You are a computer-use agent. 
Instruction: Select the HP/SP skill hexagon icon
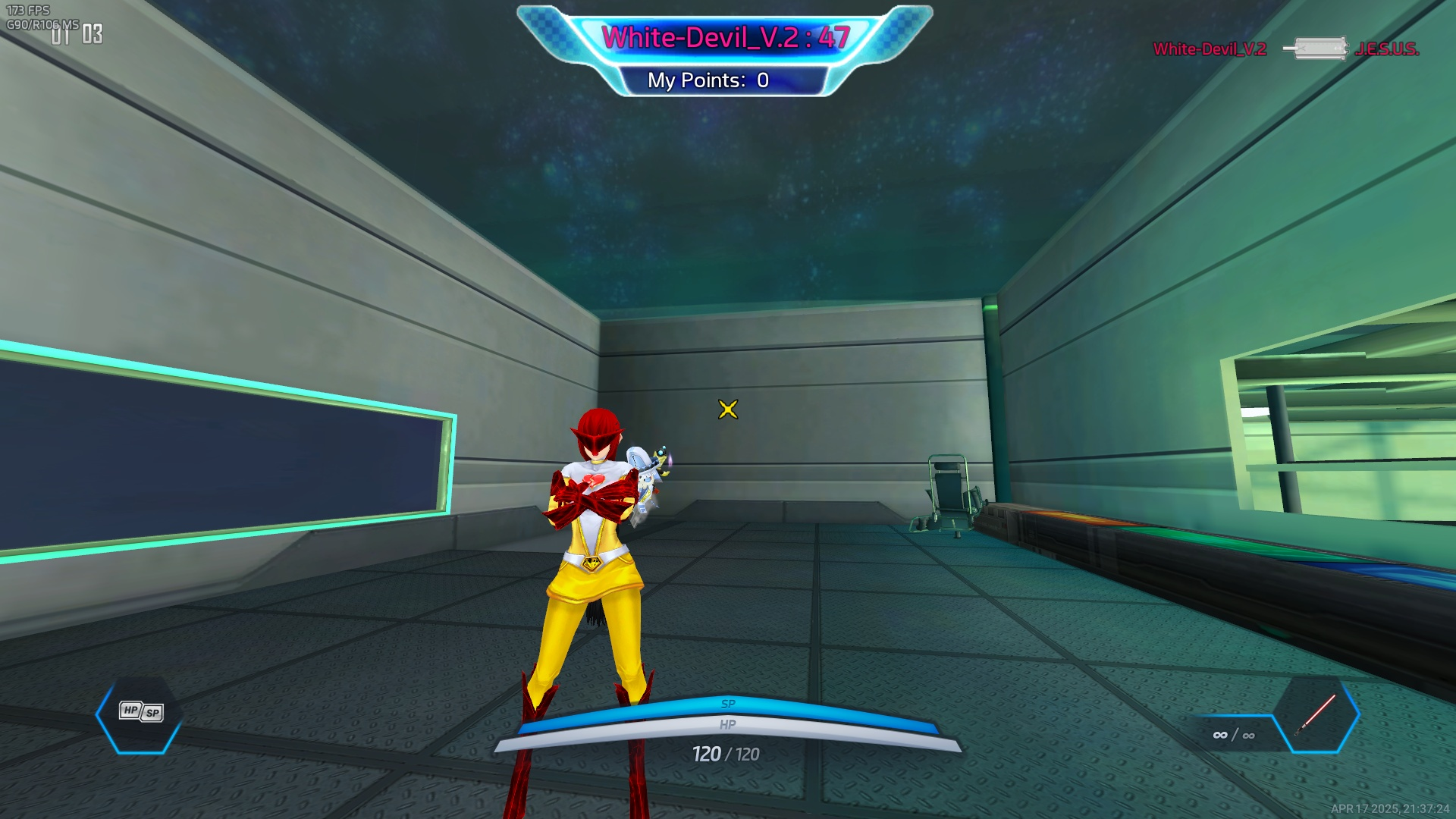point(140,713)
